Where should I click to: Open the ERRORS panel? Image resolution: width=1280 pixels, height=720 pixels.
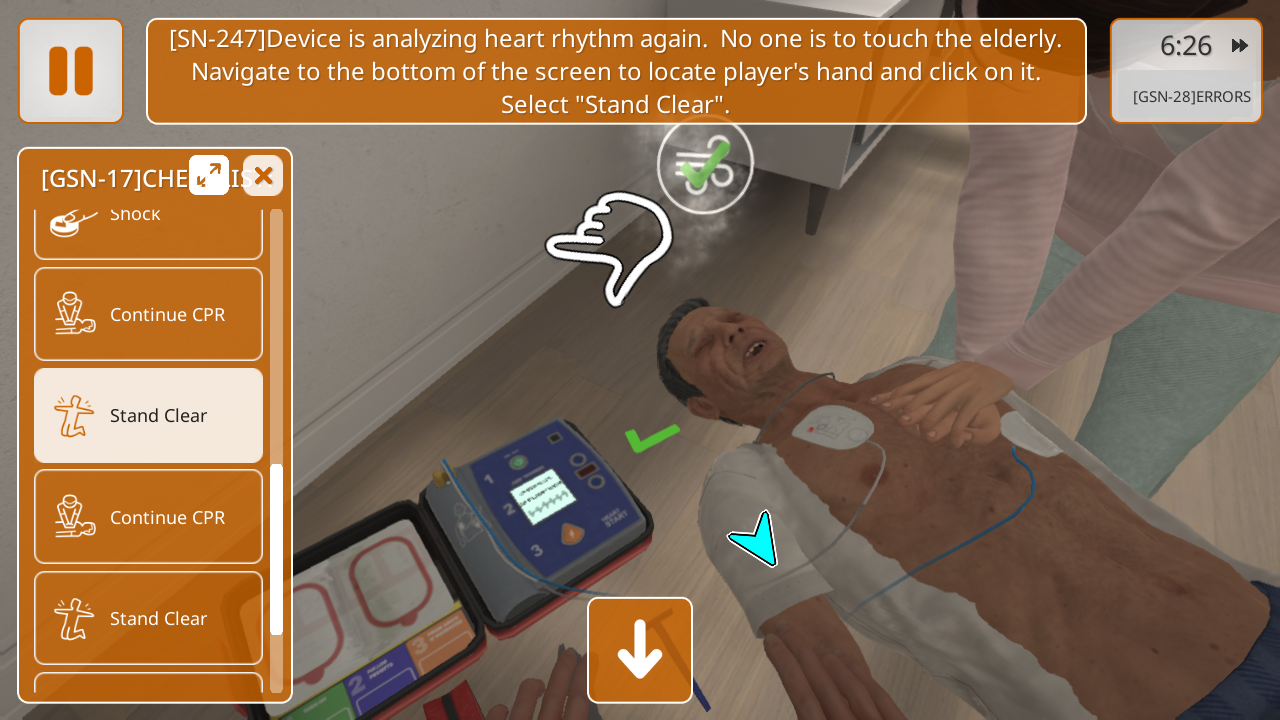click(1191, 97)
